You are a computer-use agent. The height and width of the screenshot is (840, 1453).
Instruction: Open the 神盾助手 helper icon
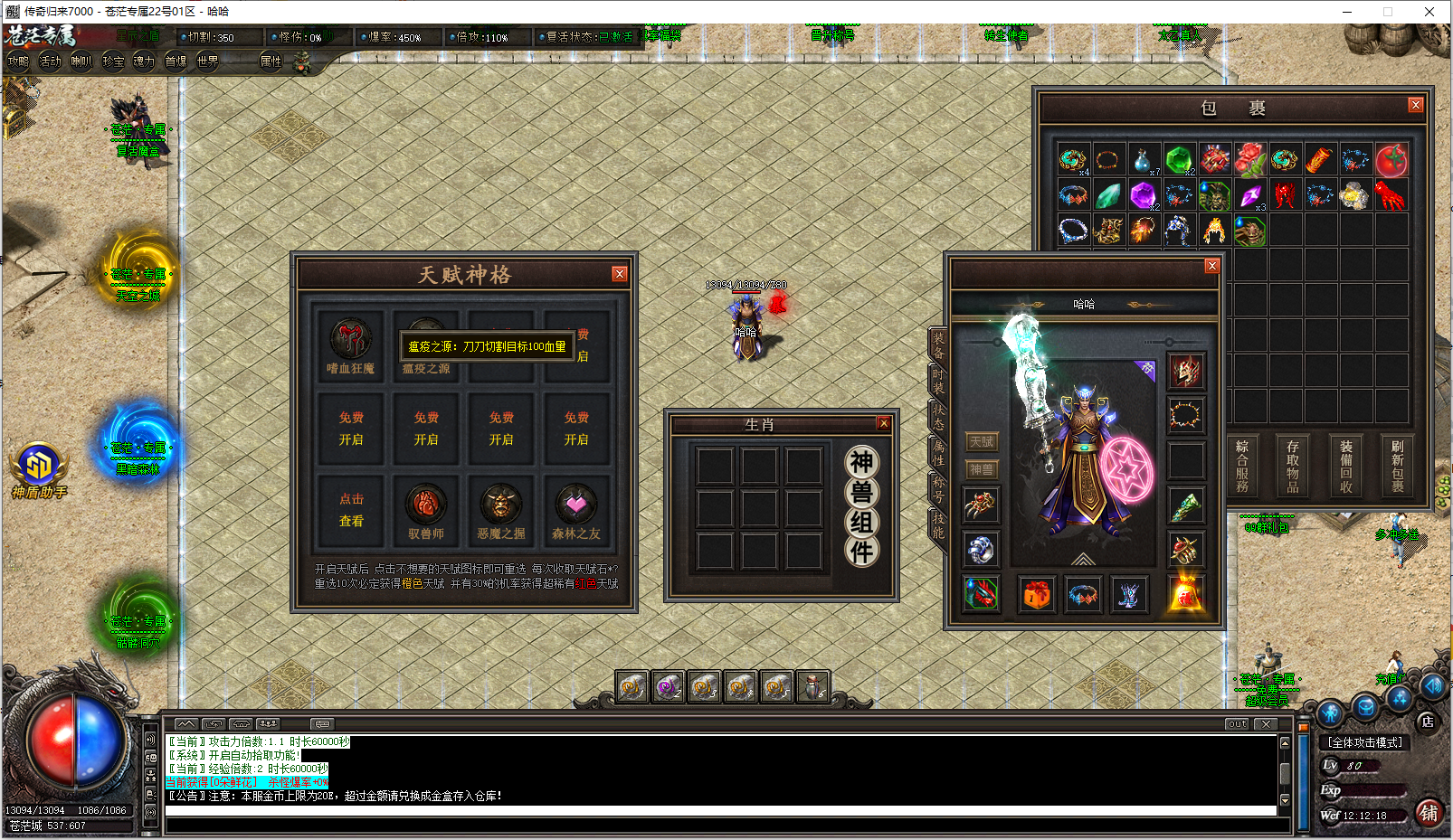coord(38,467)
